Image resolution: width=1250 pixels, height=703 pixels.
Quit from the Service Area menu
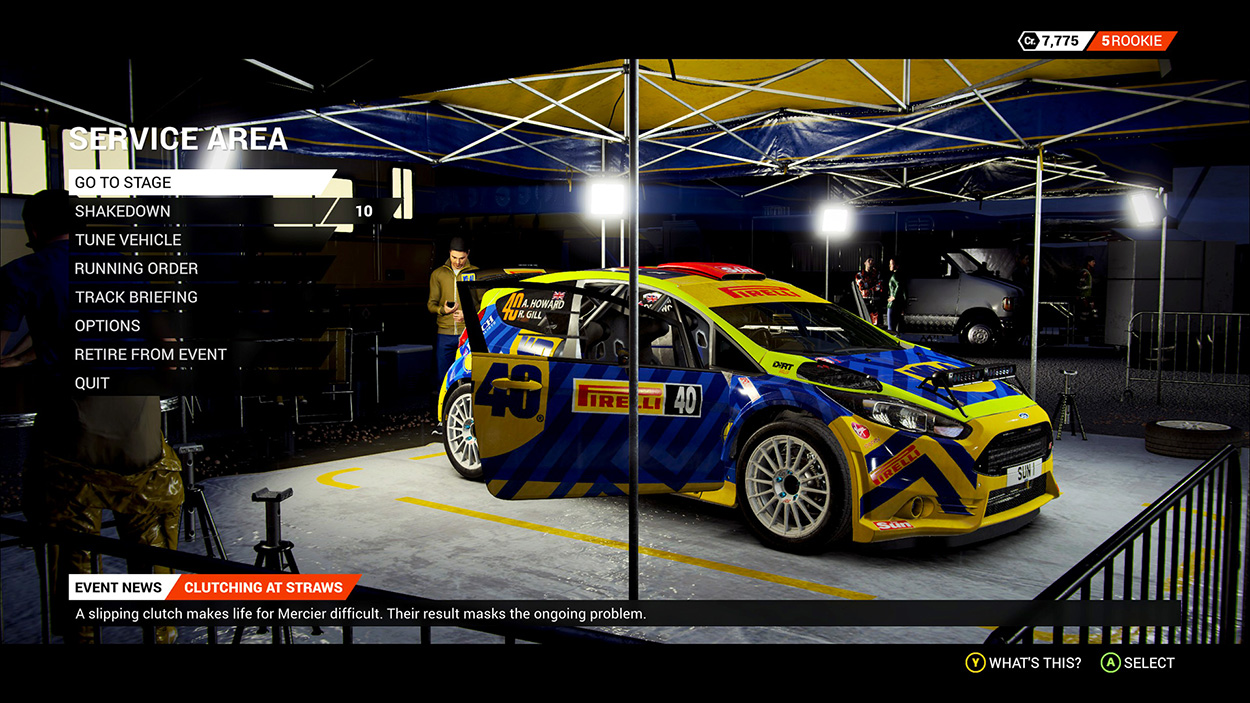92,383
